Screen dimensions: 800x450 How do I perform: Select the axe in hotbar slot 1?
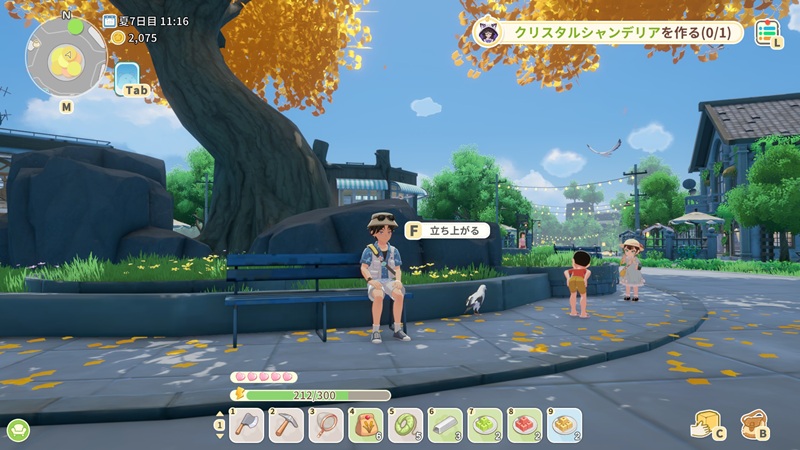click(246, 425)
